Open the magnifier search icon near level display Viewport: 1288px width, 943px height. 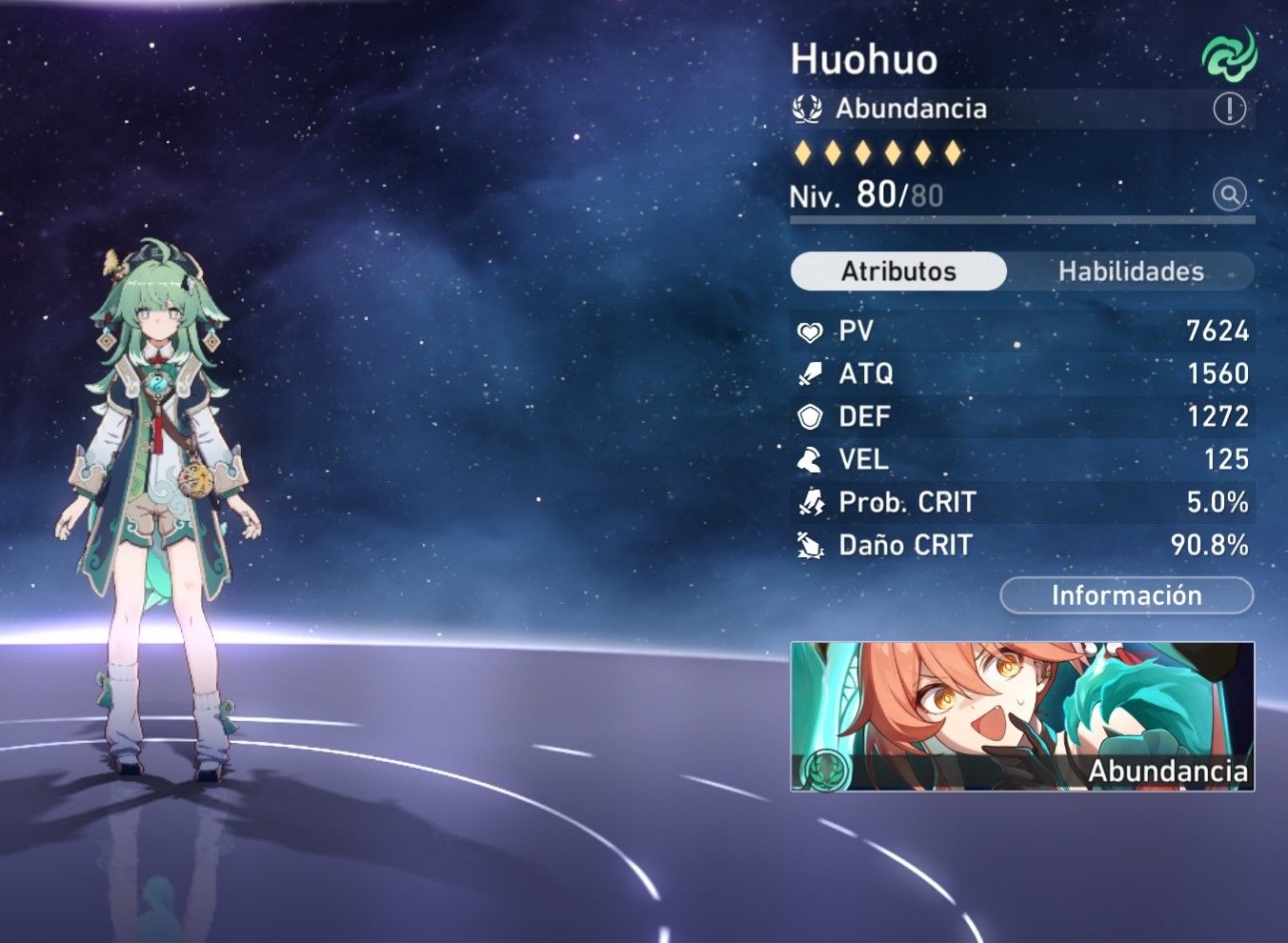pos(1230,195)
